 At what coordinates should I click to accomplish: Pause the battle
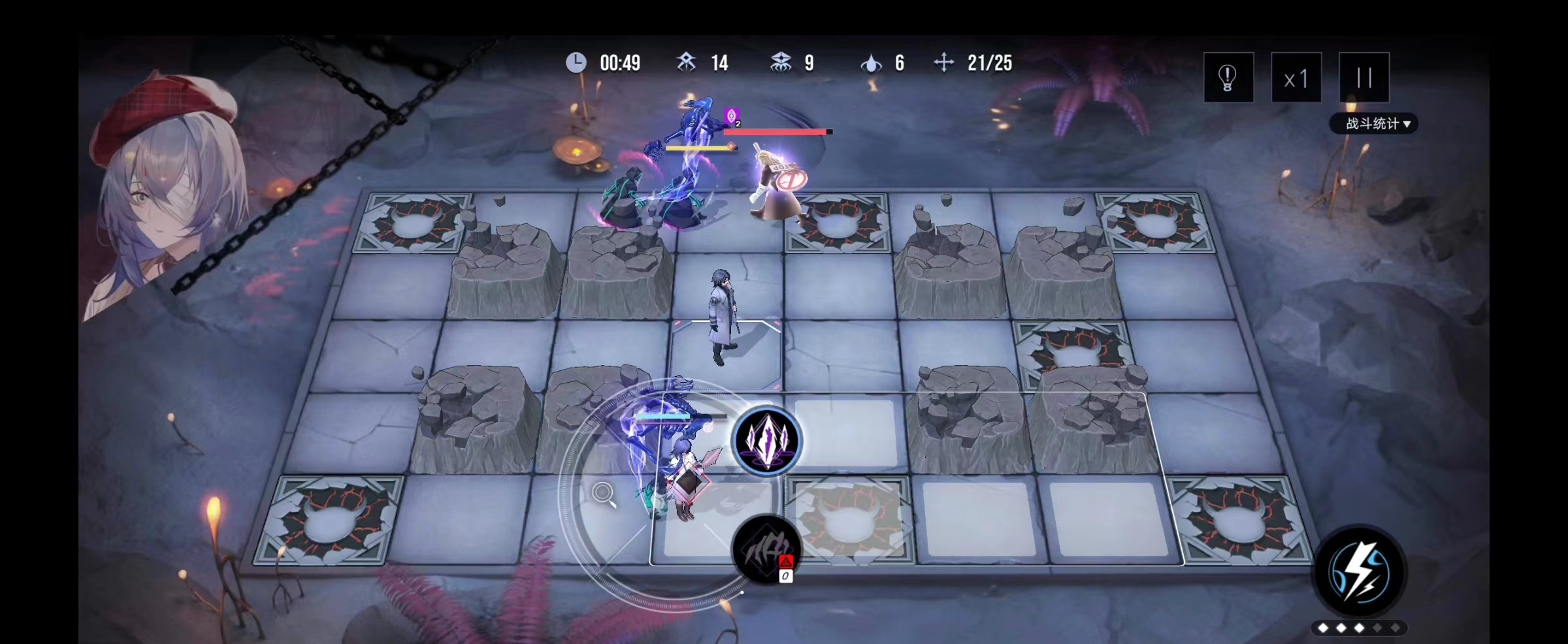(1364, 78)
